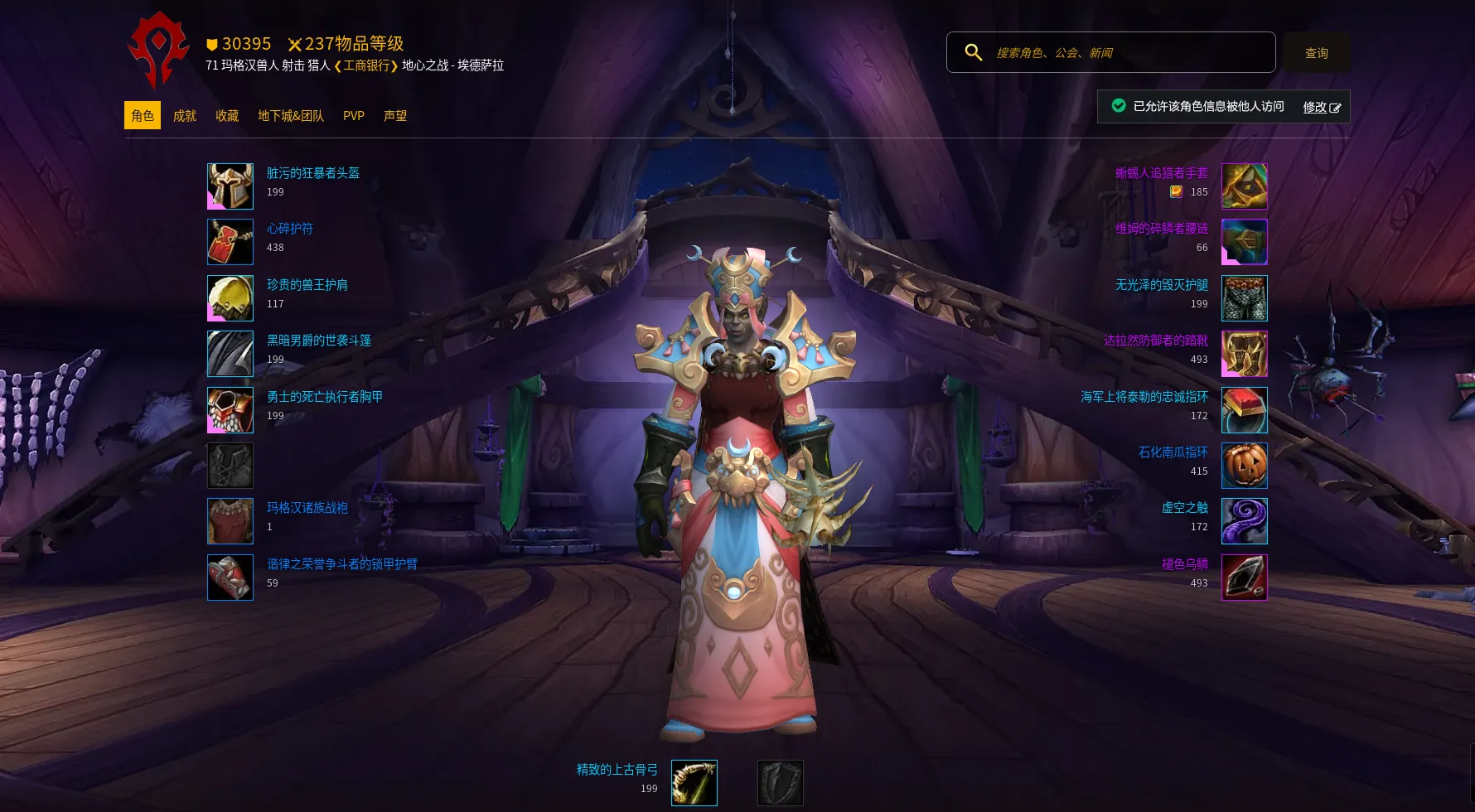
Task: Open the 勇士的死亡执行者胸甲 chest slot
Action: tap(230, 410)
